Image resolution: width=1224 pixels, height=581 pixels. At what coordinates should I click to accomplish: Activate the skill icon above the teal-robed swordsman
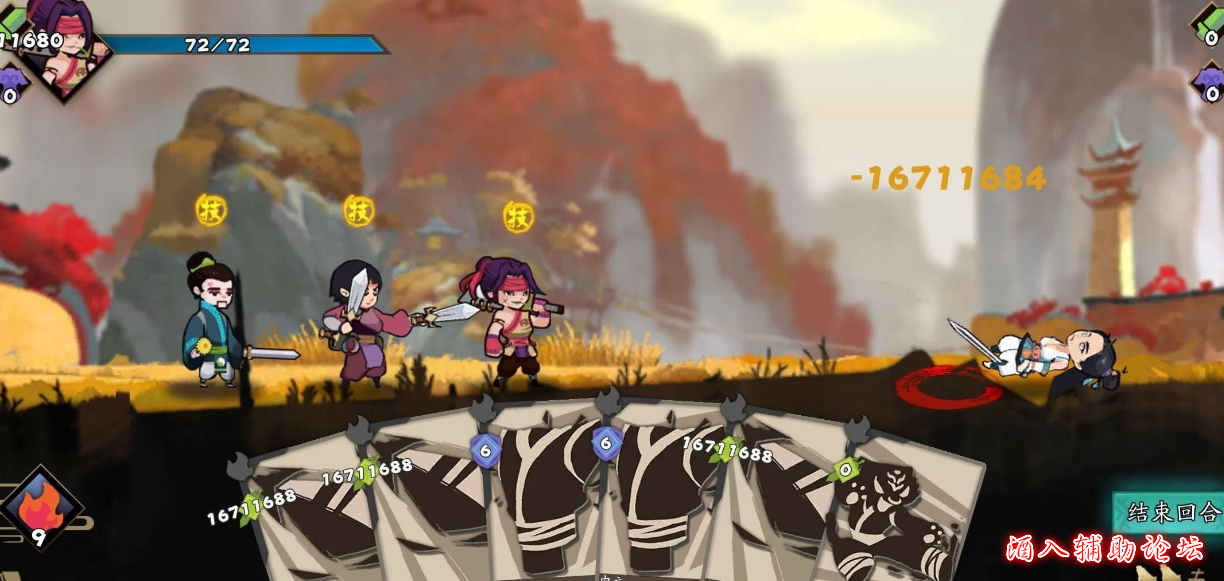pyautogui.click(x=211, y=209)
